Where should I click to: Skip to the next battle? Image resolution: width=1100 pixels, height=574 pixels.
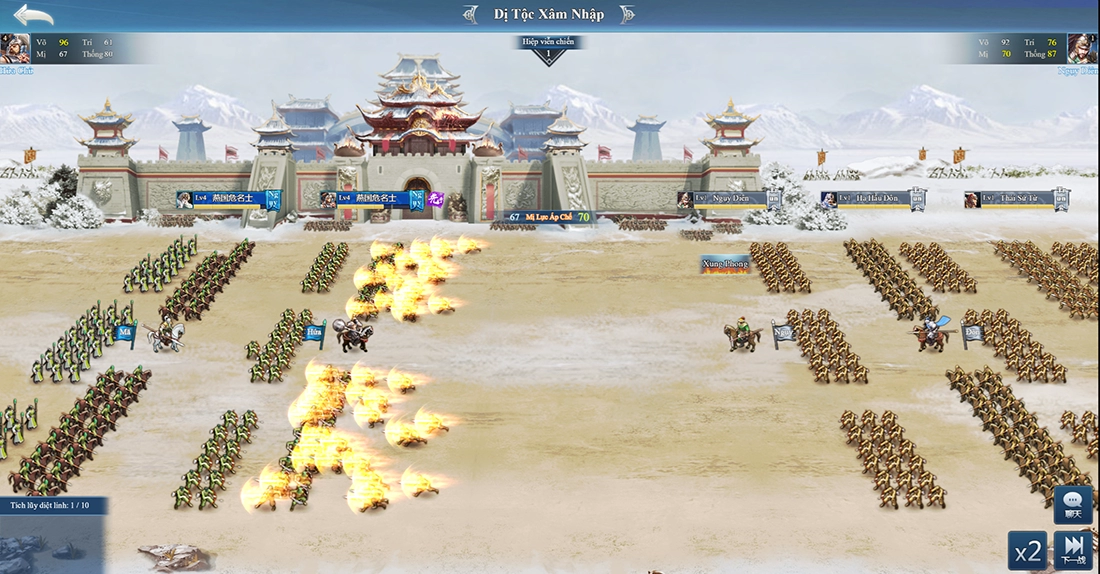coord(1073,549)
